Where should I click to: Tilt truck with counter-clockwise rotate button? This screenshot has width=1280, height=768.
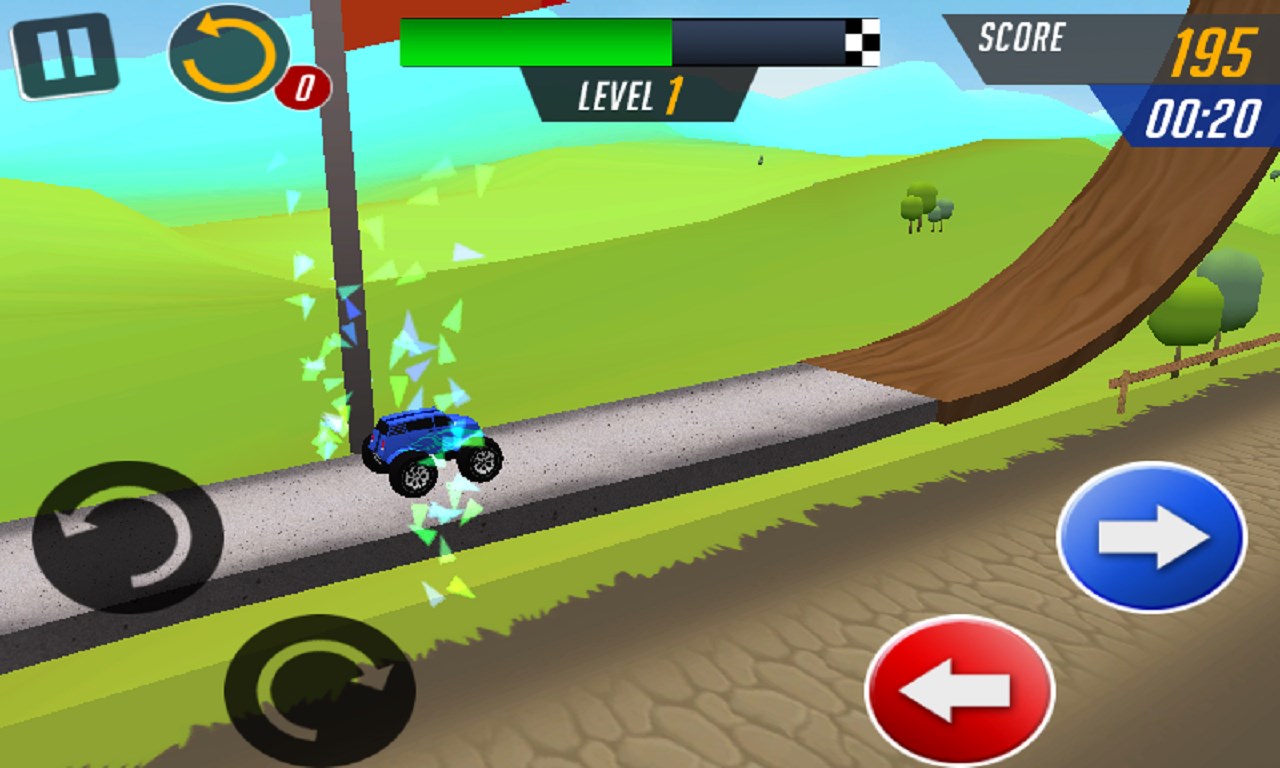click(127, 537)
